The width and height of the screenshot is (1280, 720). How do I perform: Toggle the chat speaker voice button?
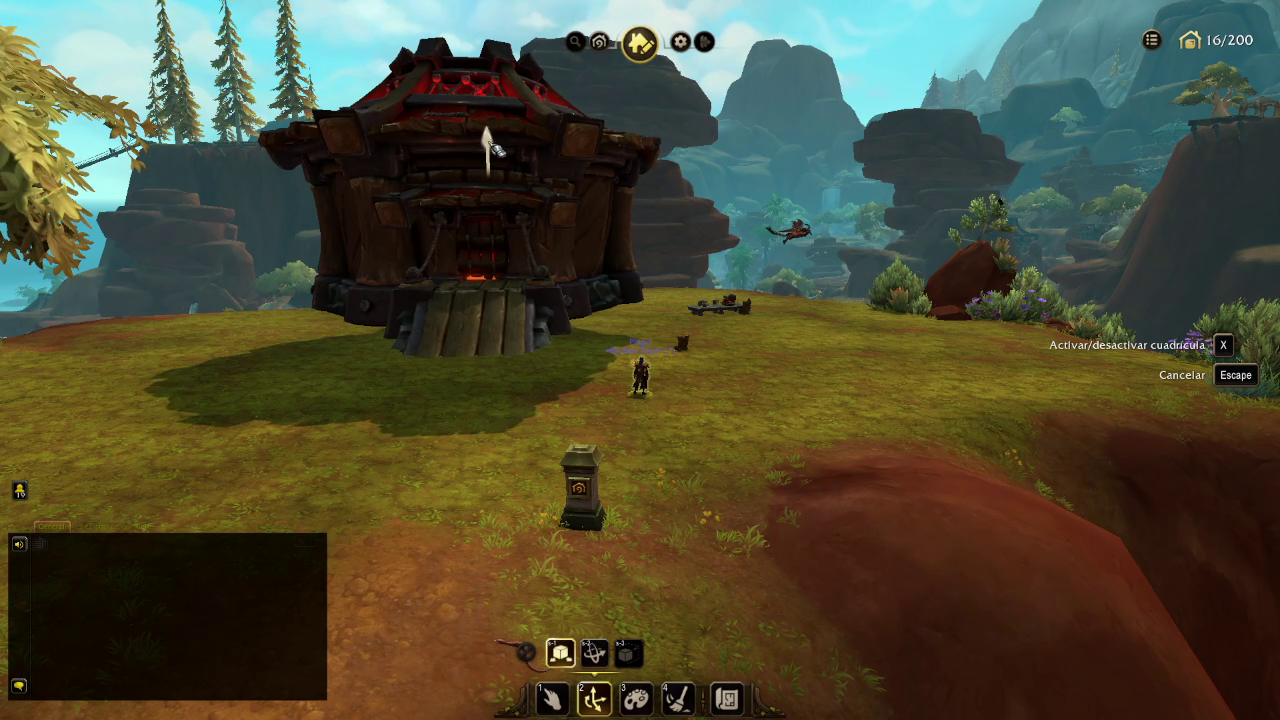[x=19, y=543]
